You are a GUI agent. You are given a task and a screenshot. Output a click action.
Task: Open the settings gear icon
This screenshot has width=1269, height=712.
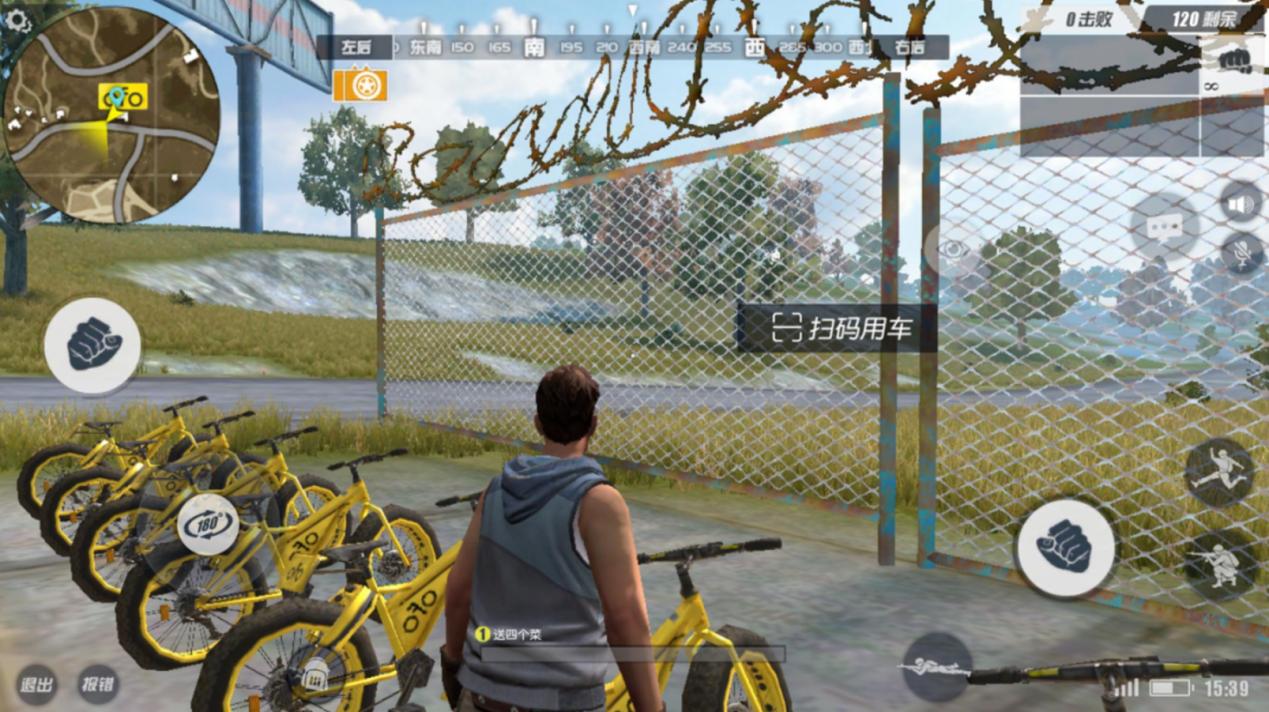point(18,20)
